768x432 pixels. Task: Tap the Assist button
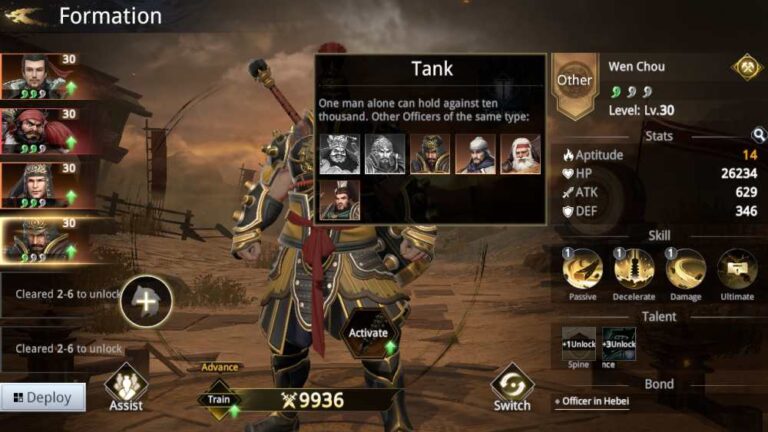pos(126,388)
